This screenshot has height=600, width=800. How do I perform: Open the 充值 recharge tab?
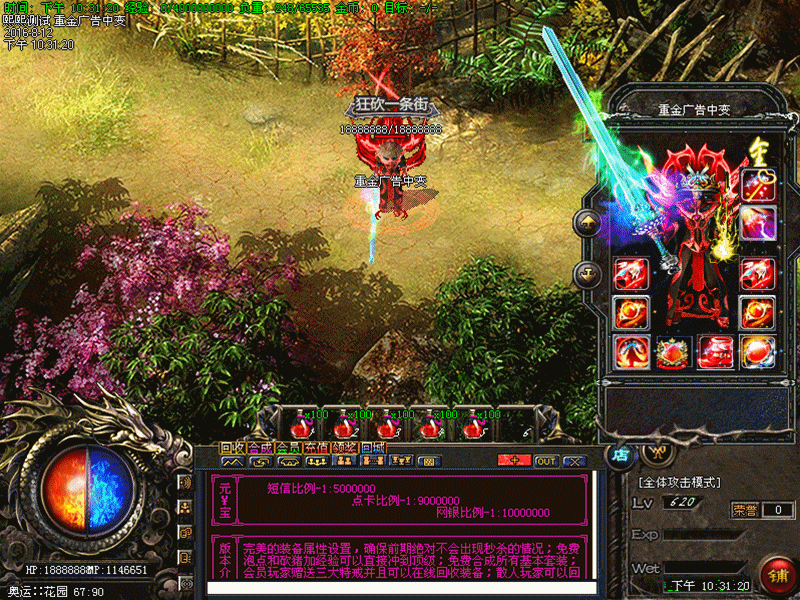[316, 448]
